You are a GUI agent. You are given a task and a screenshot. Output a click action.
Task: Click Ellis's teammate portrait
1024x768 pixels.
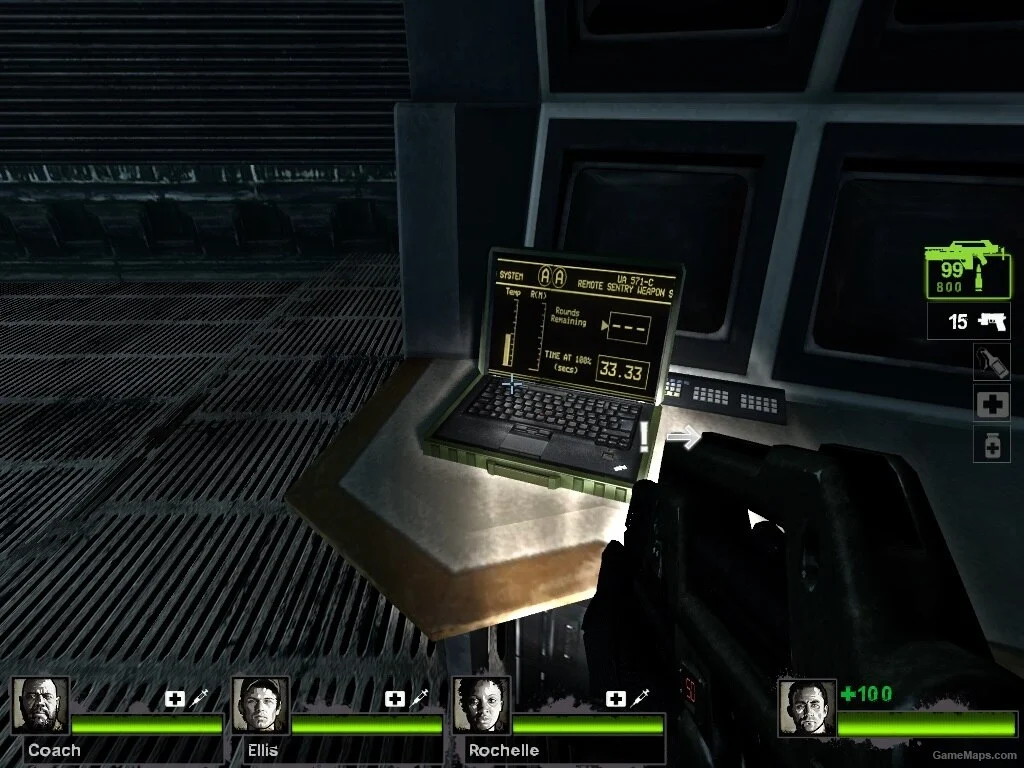(x=261, y=706)
